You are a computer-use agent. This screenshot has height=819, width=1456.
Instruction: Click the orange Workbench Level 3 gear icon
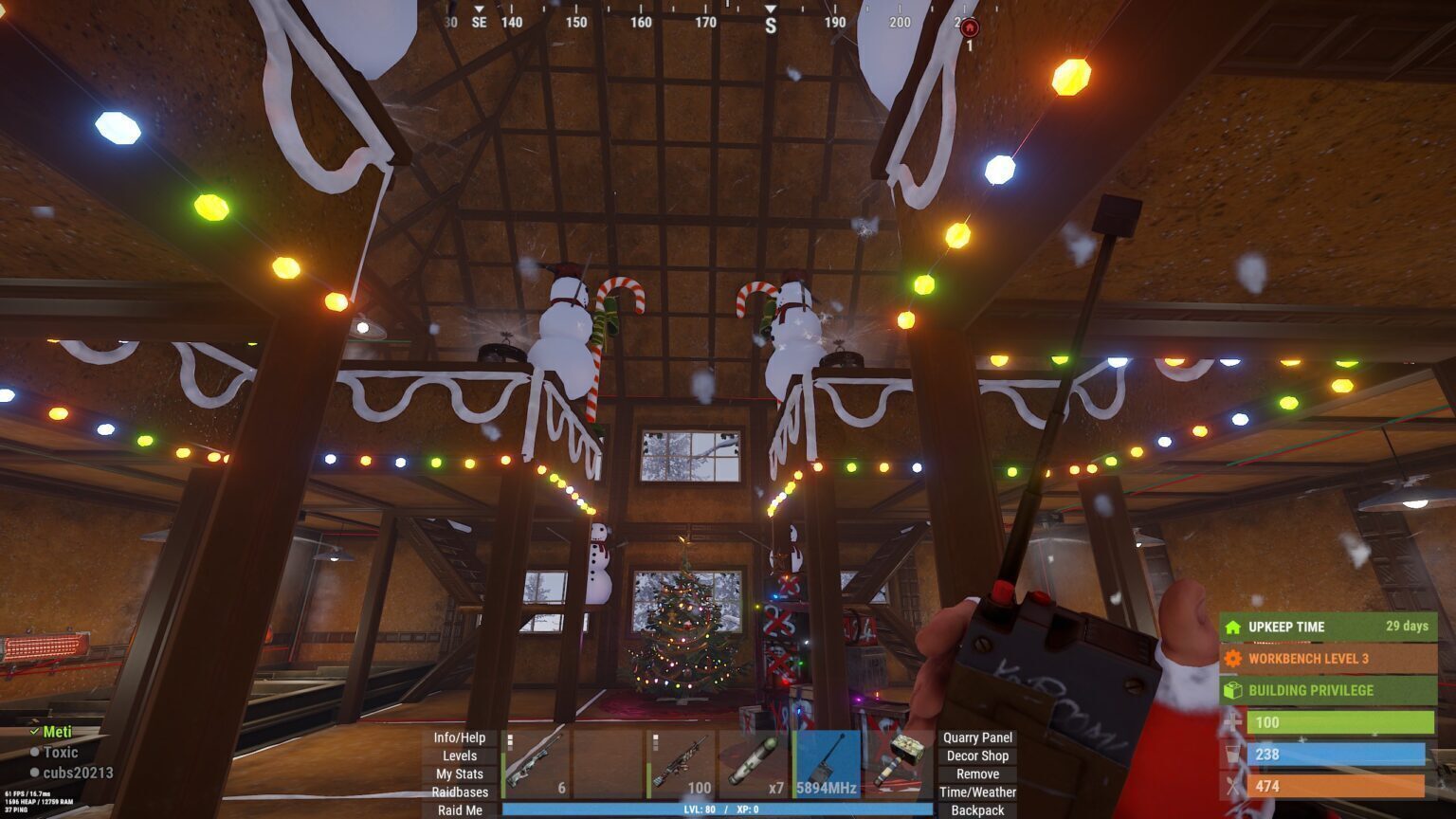(x=1234, y=659)
